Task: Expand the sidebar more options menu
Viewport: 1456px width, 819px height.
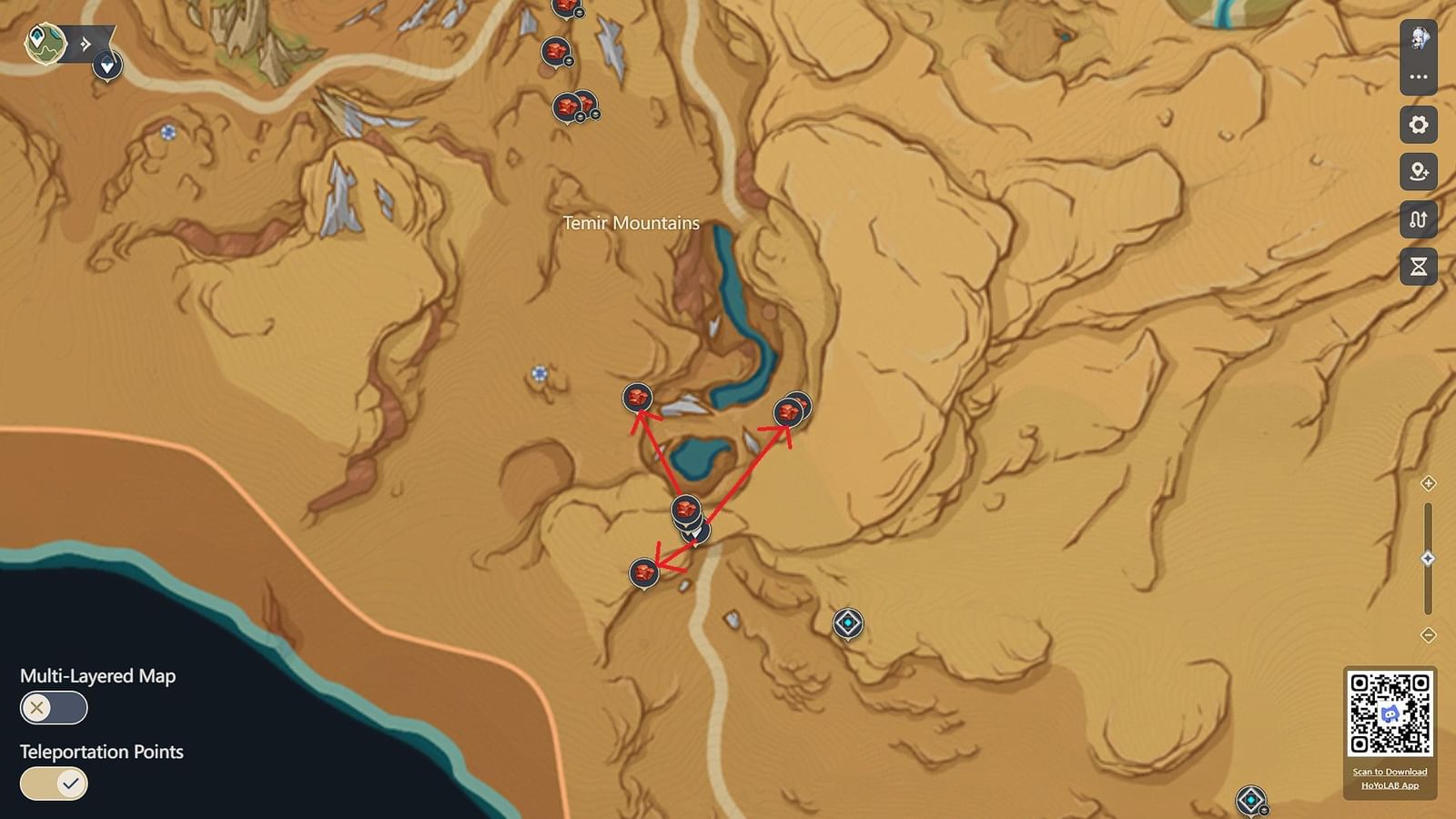Action: (x=1417, y=76)
